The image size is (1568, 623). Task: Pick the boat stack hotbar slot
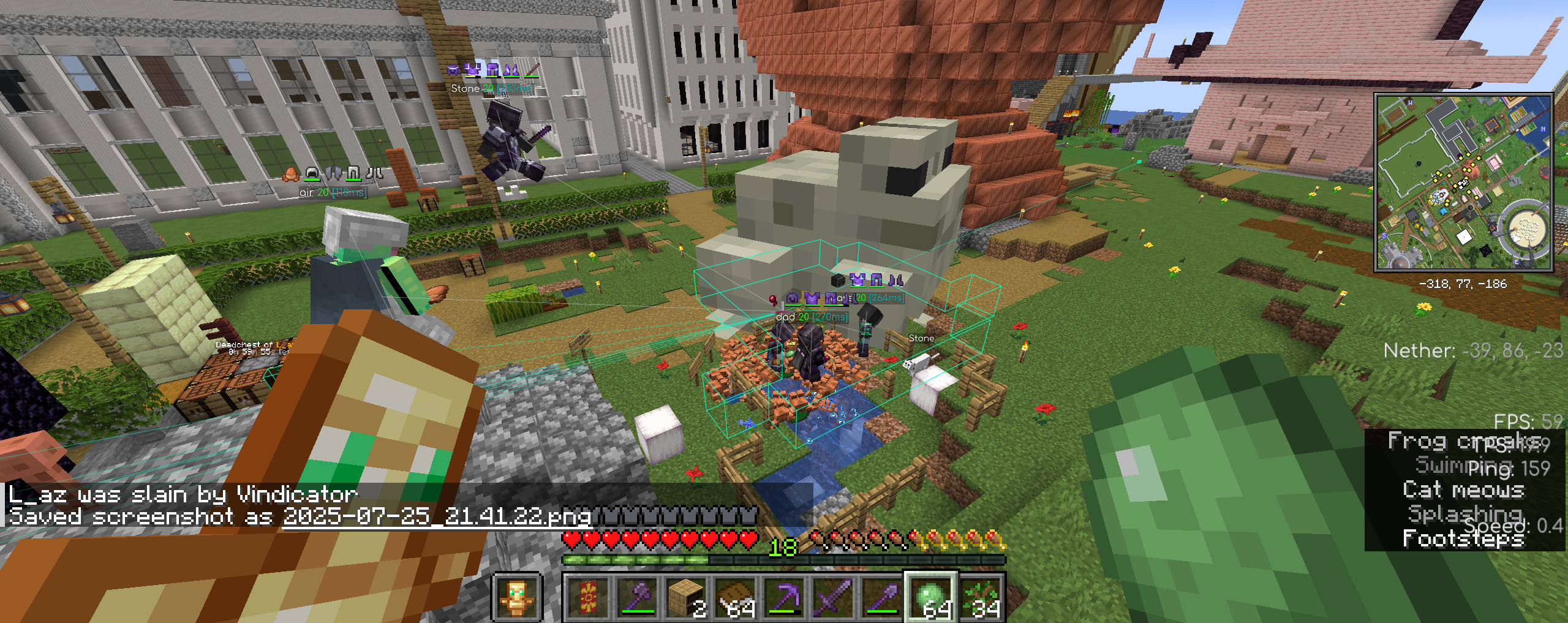pyautogui.click(x=735, y=598)
